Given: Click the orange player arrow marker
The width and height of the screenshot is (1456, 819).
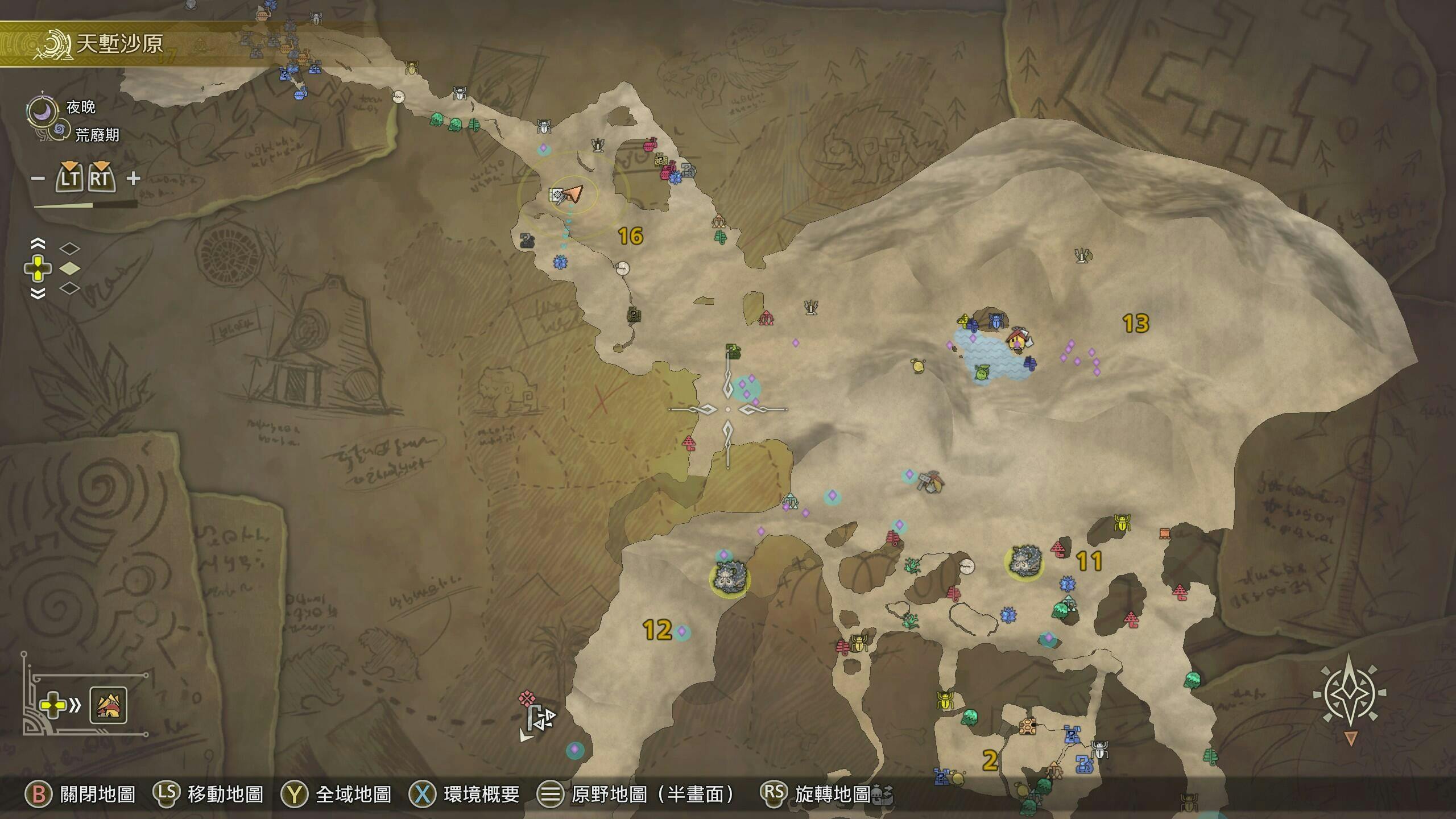Looking at the screenshot, I should (x=574, y=194).
